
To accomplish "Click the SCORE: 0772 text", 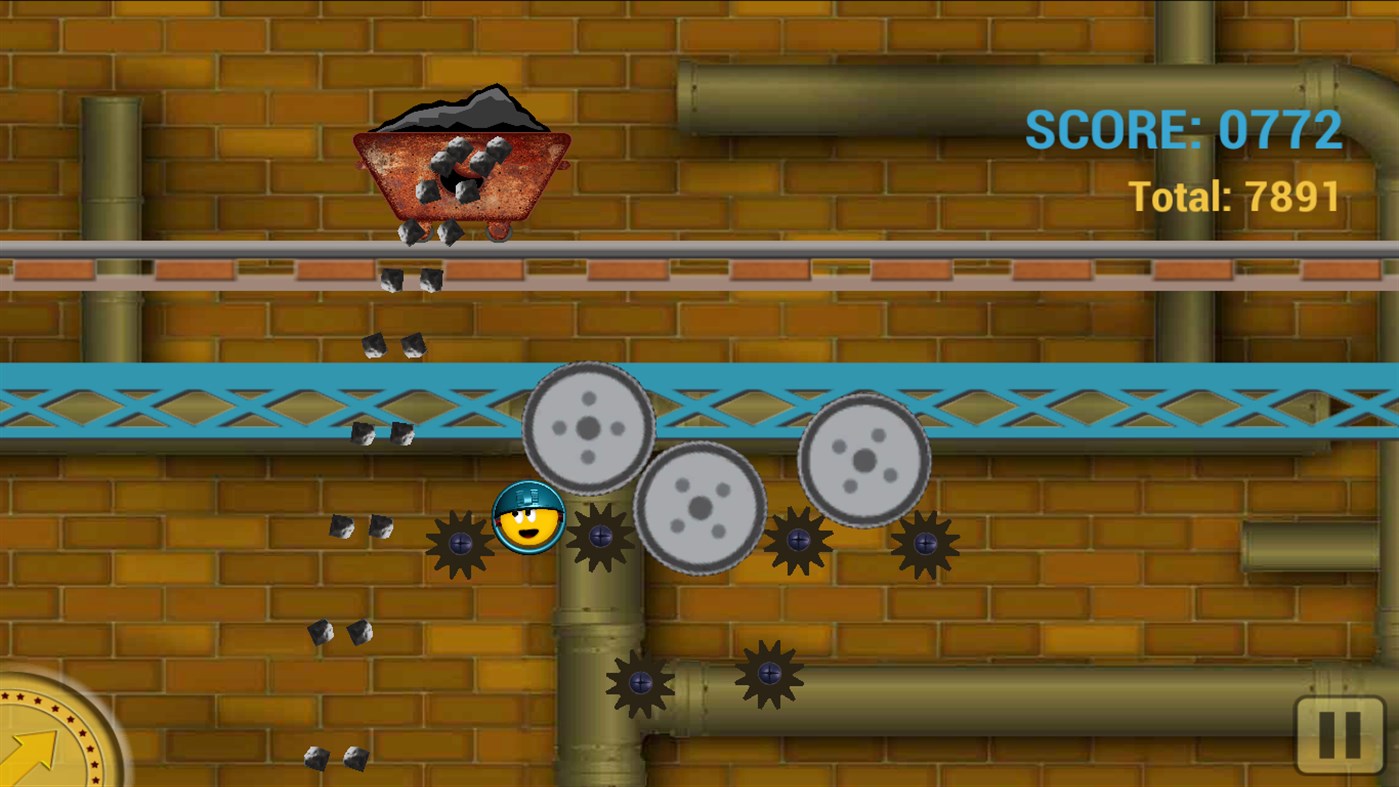I will coord(1182,128).
